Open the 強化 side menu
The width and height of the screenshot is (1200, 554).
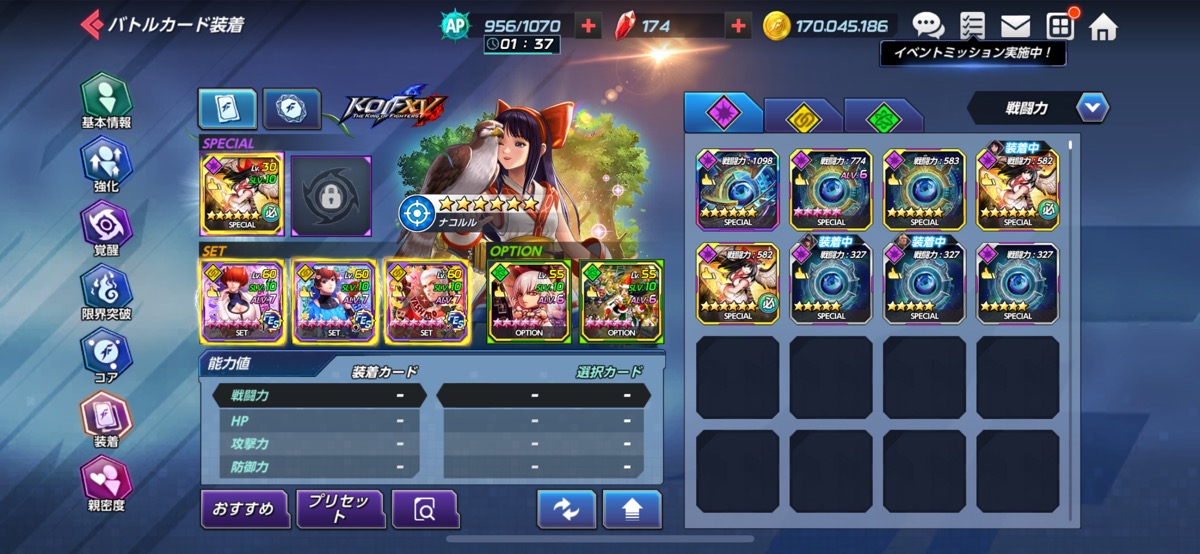click(x=106, y=165)
